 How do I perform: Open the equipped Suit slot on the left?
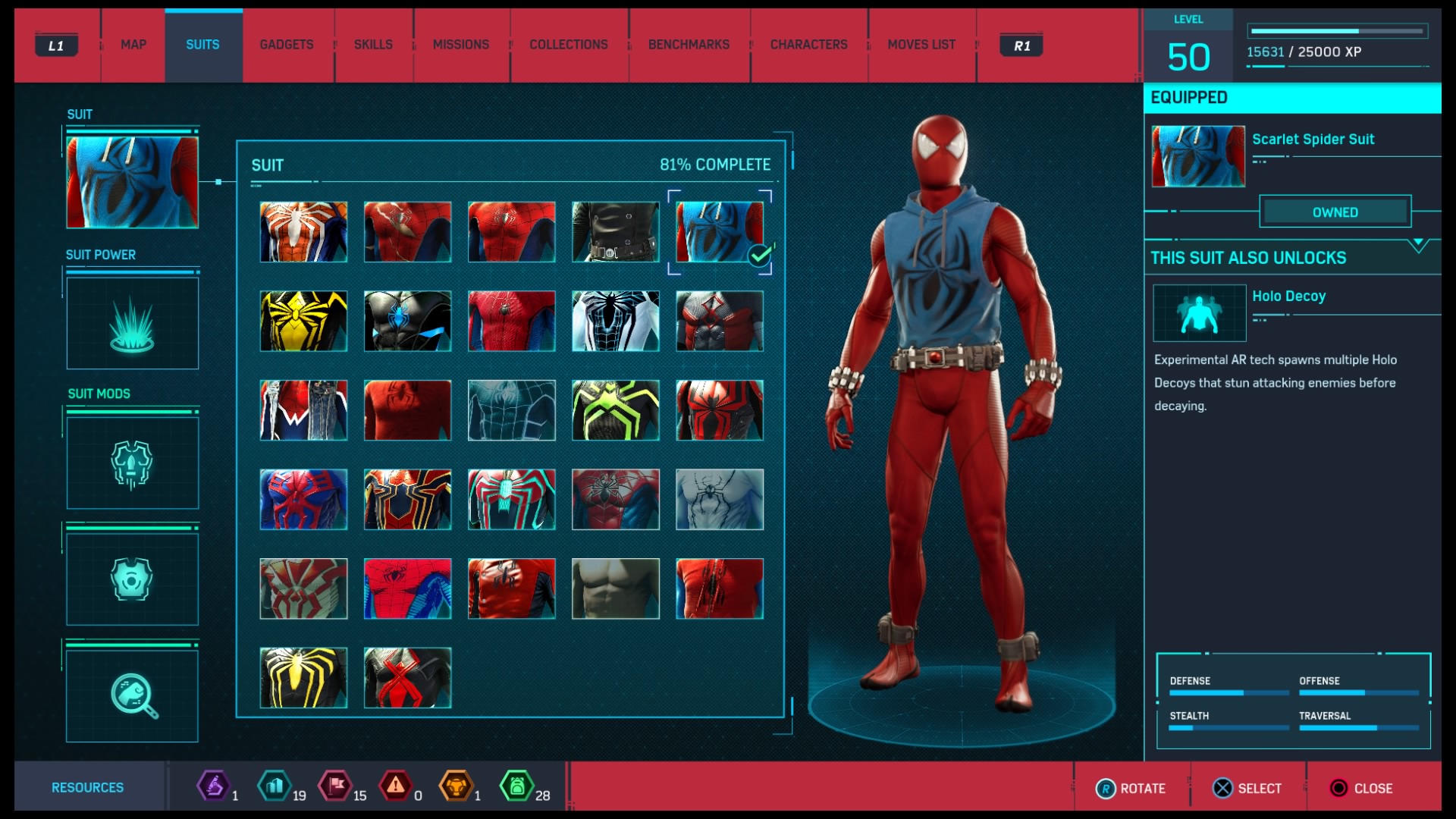tap(133, 182)
